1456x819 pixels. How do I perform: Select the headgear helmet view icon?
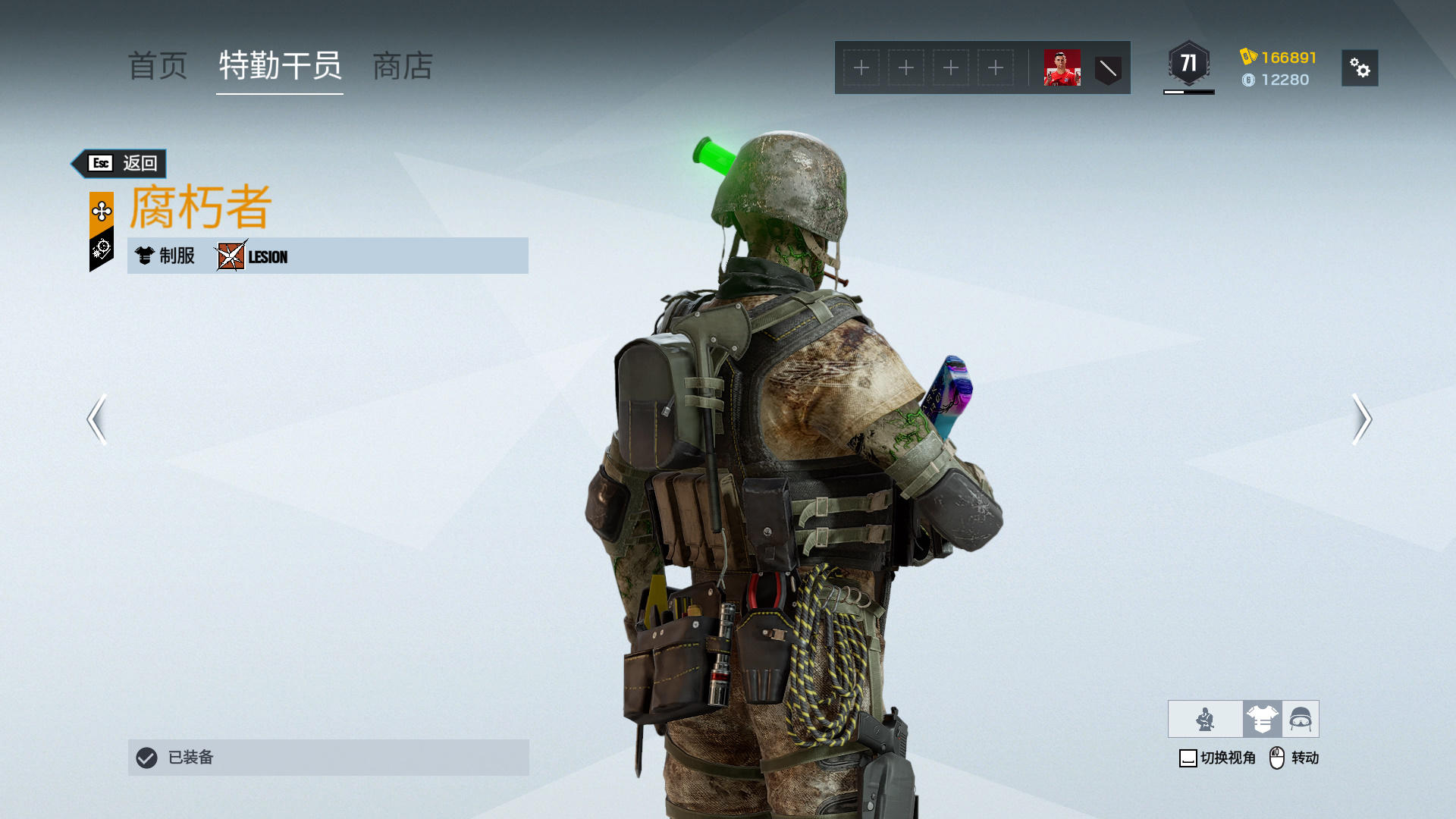pyautogui.click(x=1301, y=719)
